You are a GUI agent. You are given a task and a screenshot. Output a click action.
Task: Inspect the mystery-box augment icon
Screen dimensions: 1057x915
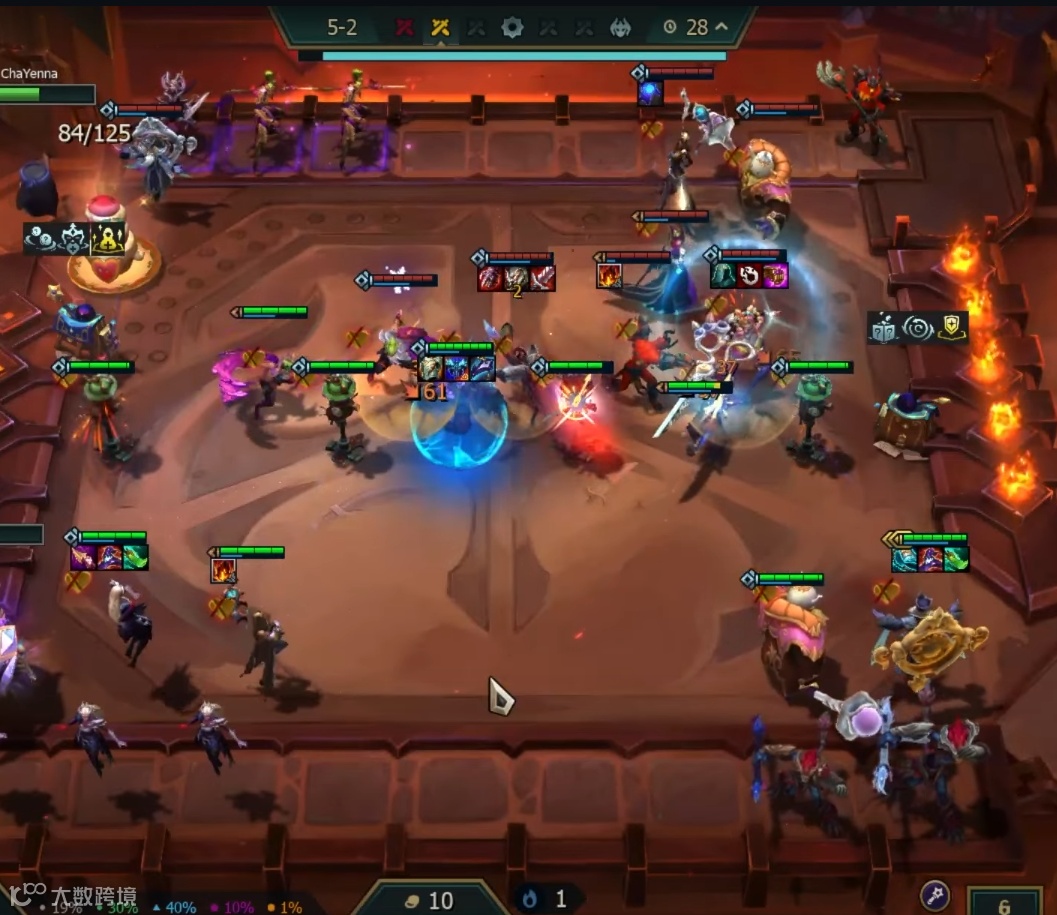click(883, 328)
